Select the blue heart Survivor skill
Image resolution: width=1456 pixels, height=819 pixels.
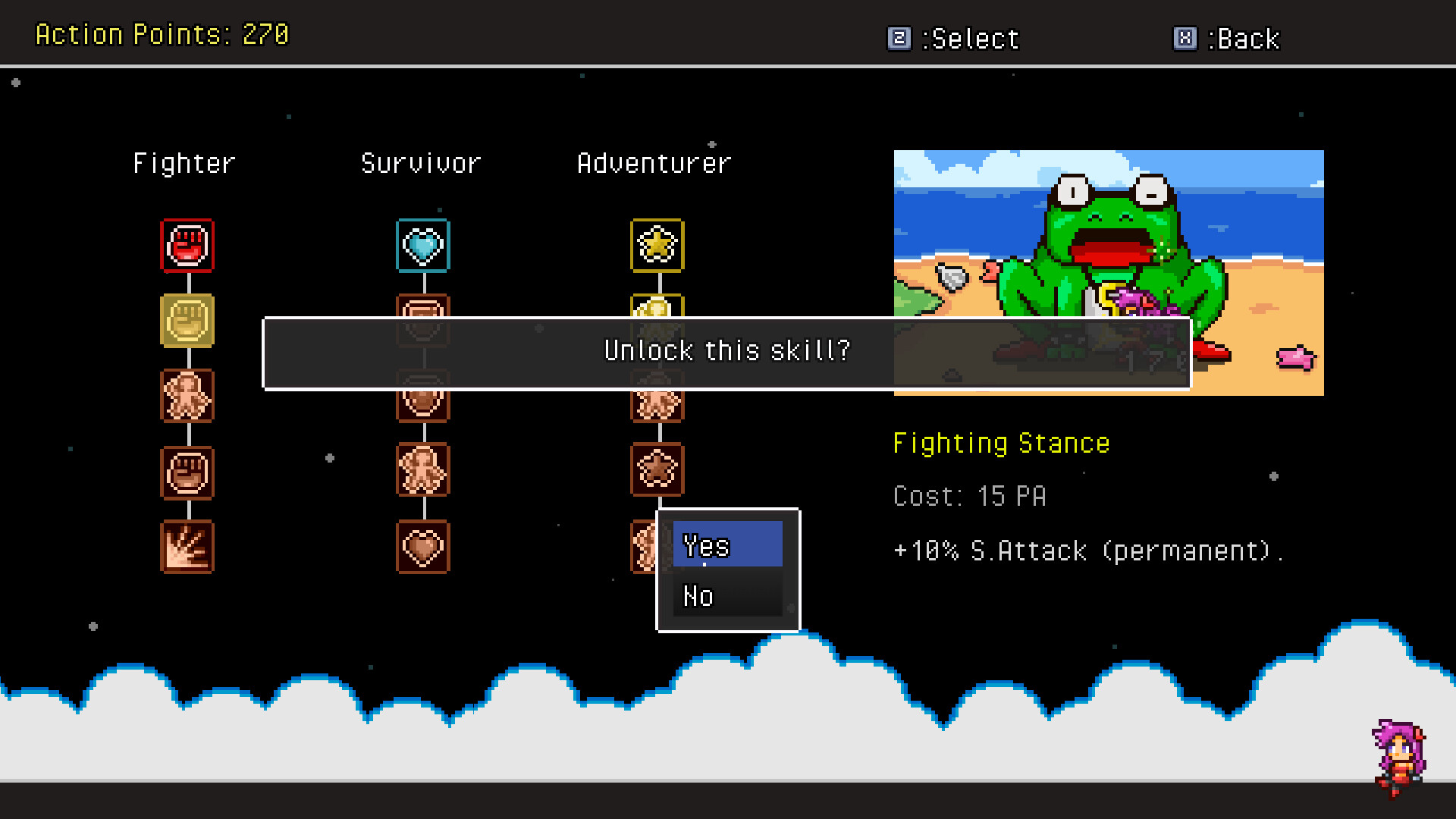click(422, 245)
